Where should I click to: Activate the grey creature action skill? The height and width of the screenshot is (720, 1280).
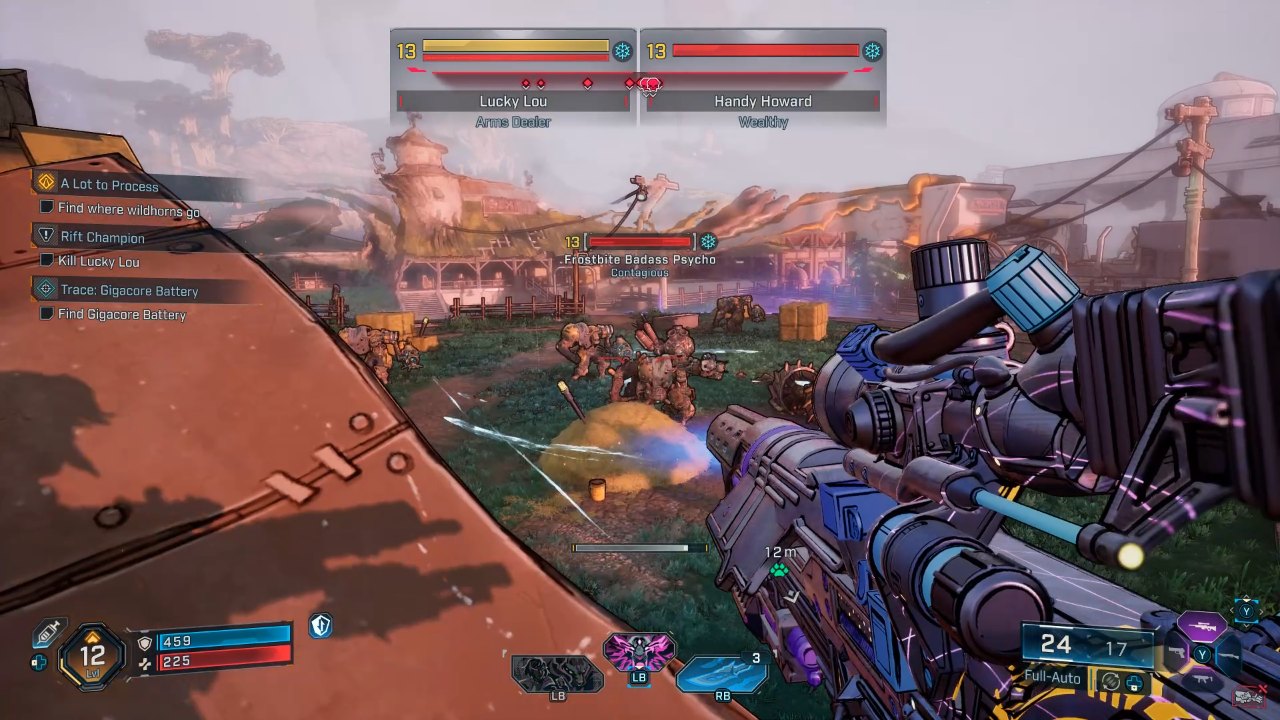pyautogui.click(x=556, y=673)
